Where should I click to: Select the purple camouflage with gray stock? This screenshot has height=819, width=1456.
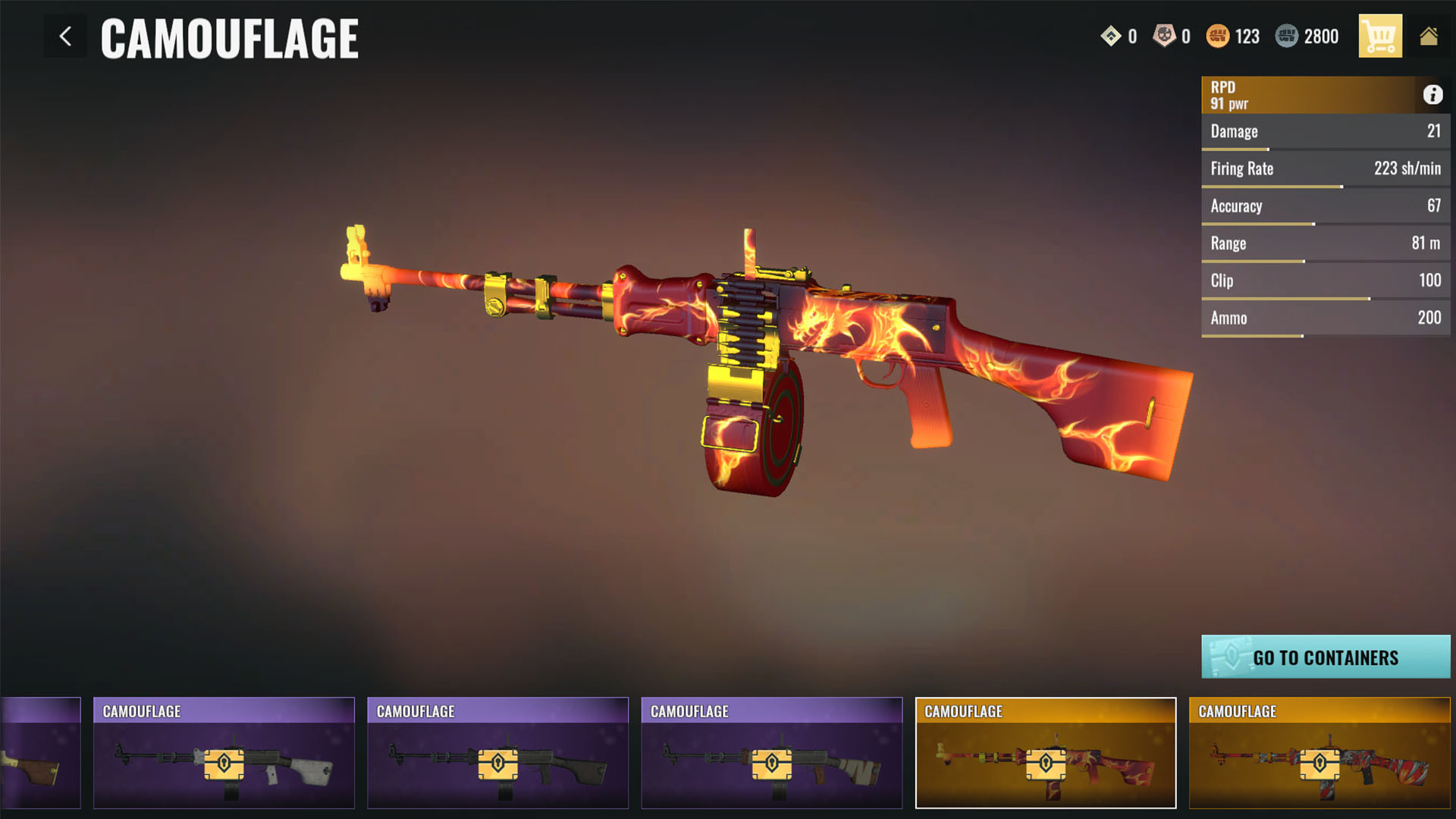[x=224, y=752]
